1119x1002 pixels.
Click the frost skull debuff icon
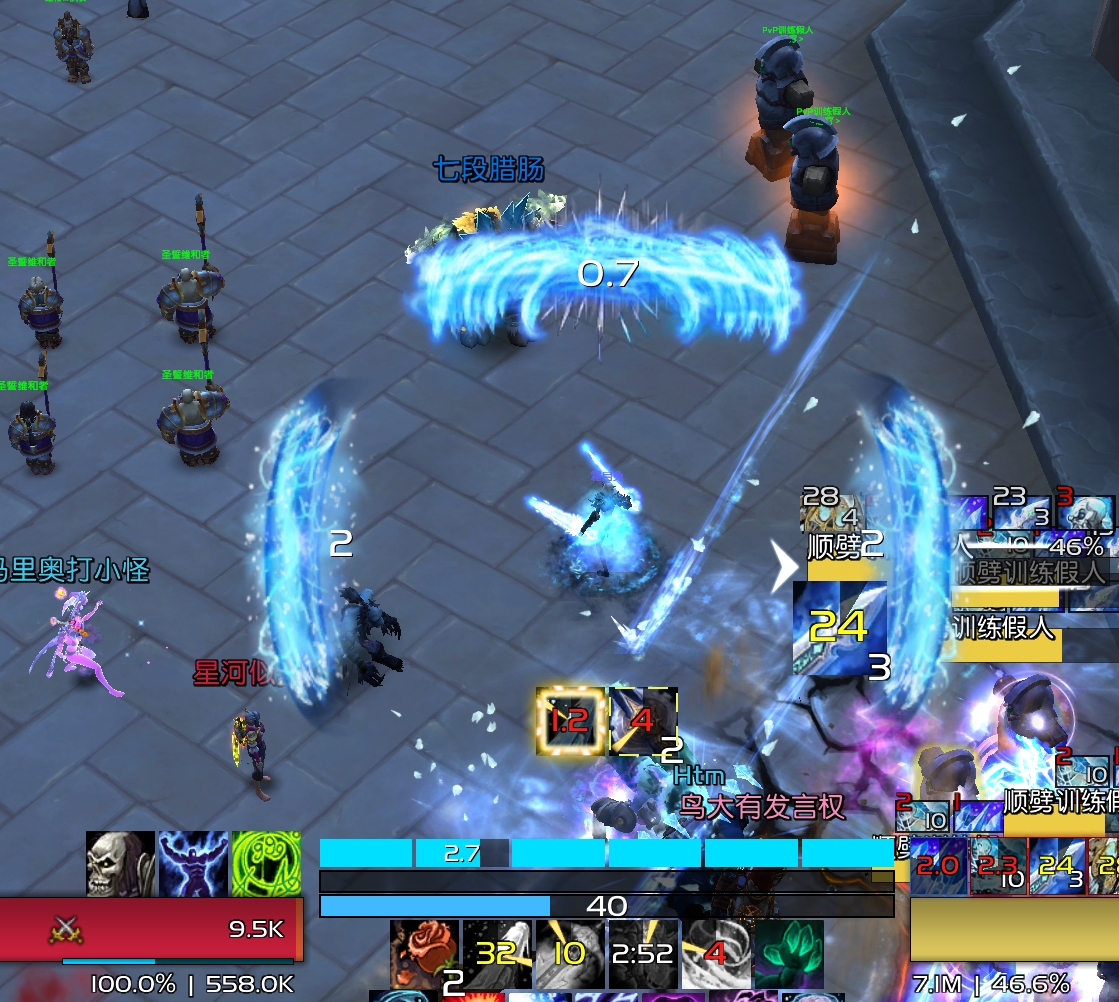(1087, 512)
